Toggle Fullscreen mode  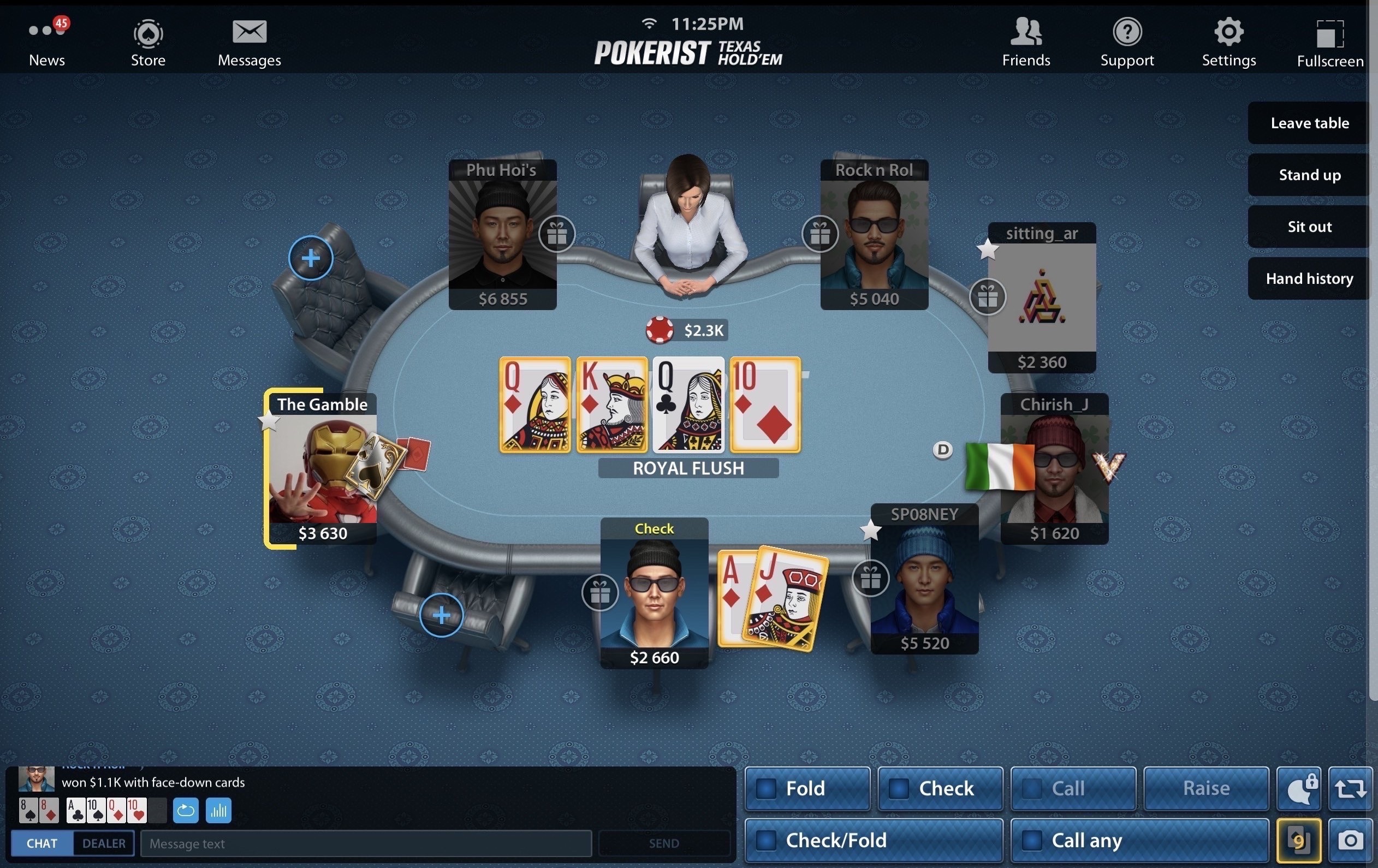coord(1329,44)
